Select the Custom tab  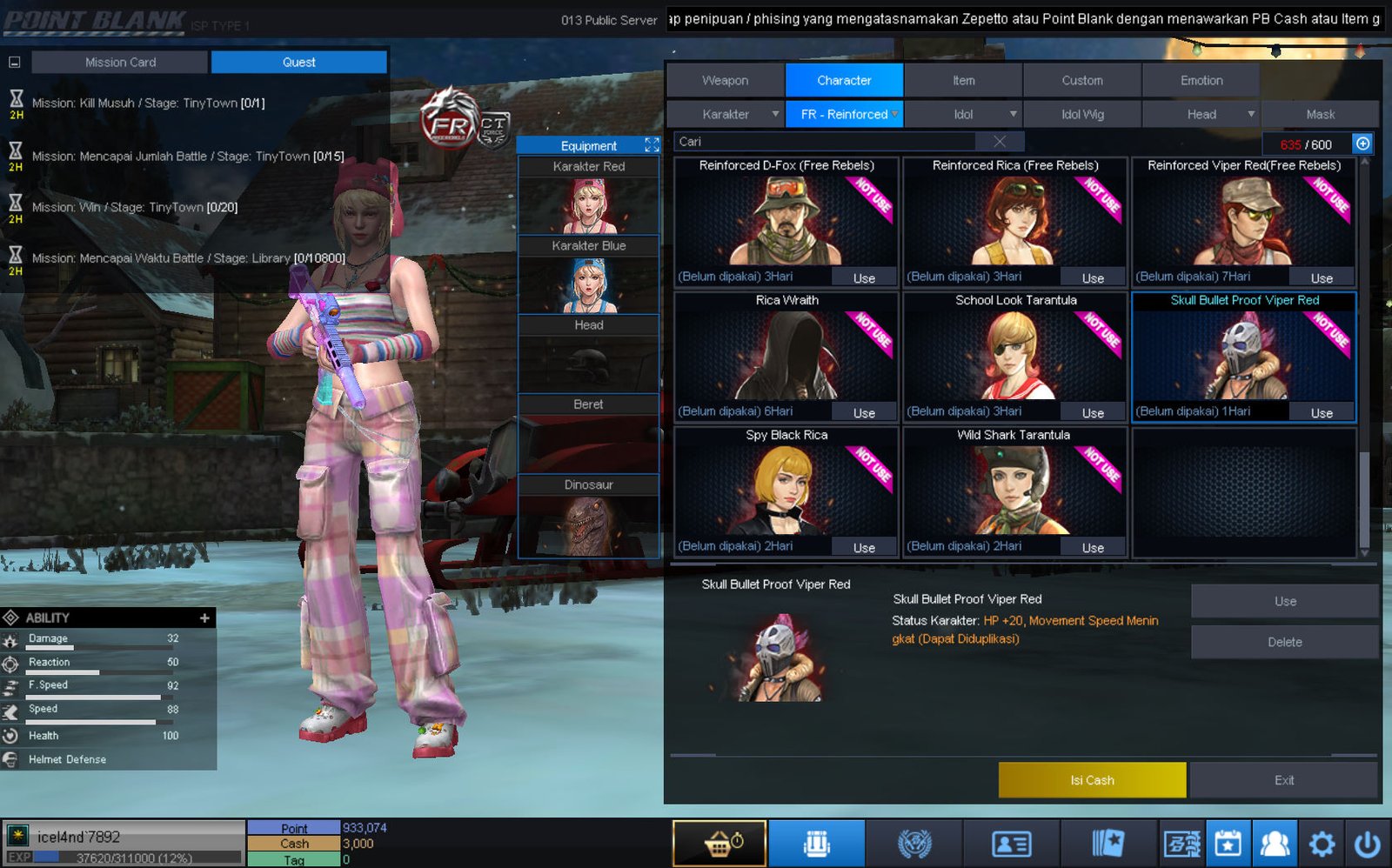click(x=1081, y=80)
